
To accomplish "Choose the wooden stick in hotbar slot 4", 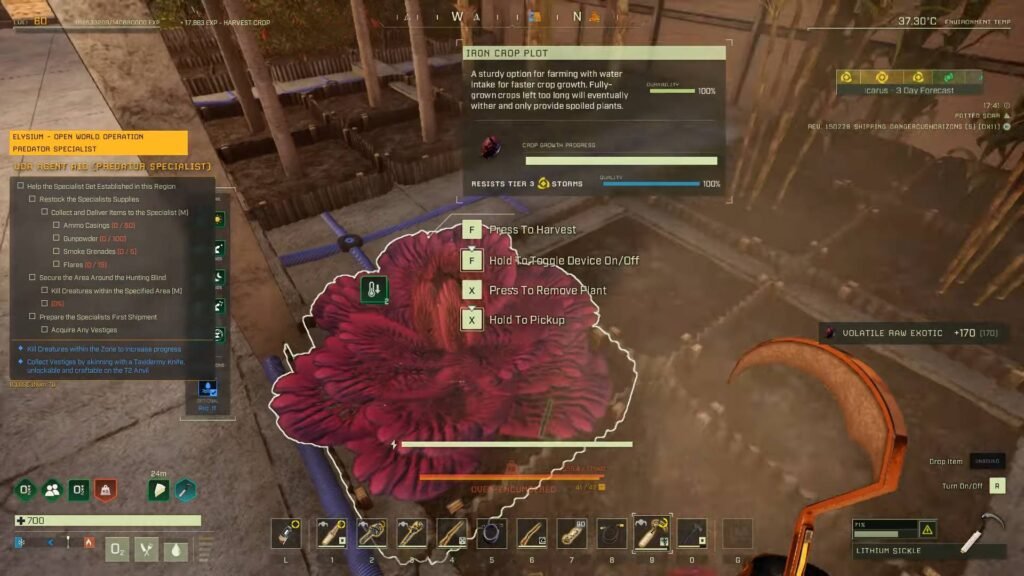I will click(x=451, y=533).
